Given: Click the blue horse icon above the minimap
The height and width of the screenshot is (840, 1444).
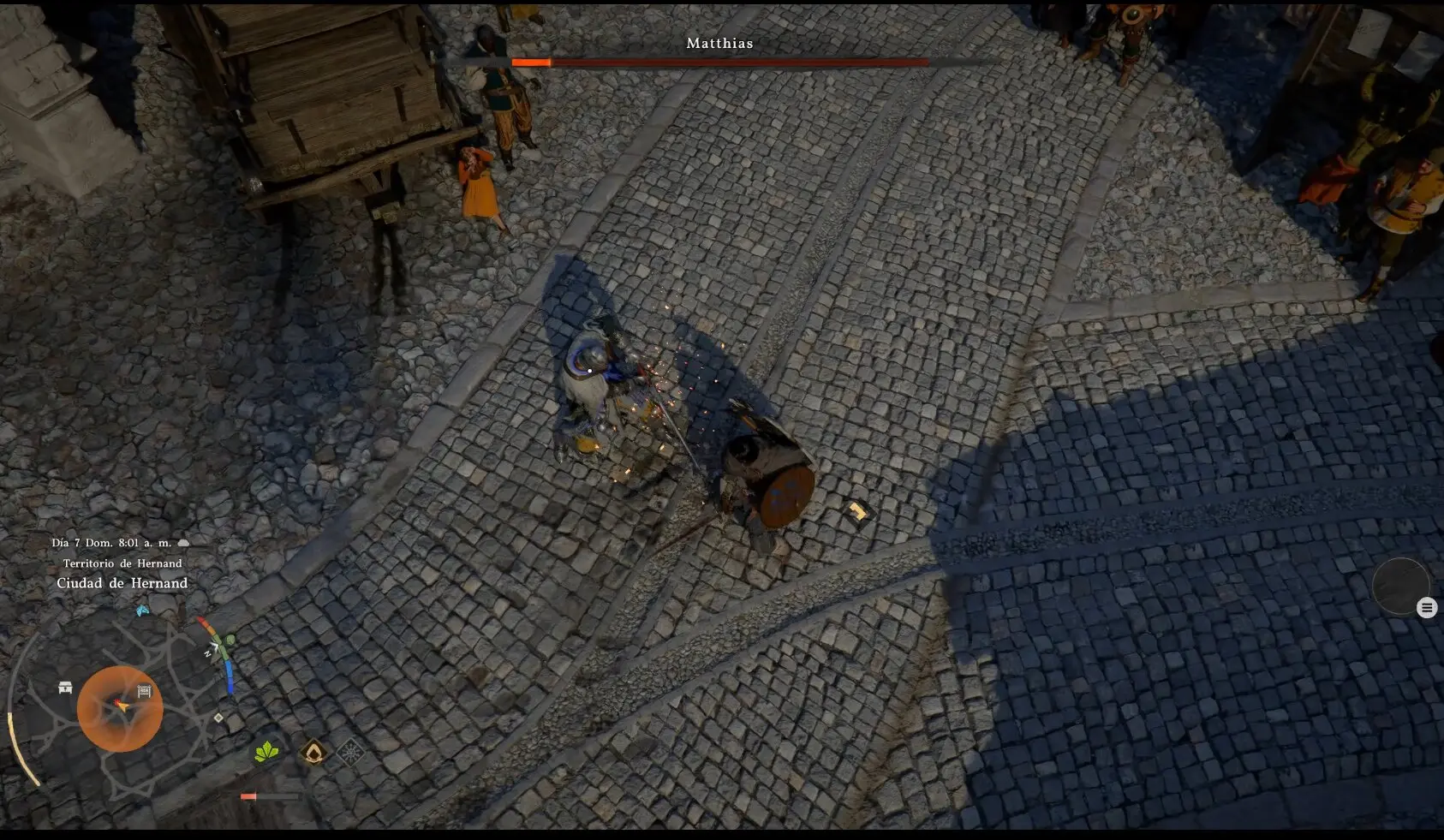Looking at the screenshot, I should (x=143, y=611).
